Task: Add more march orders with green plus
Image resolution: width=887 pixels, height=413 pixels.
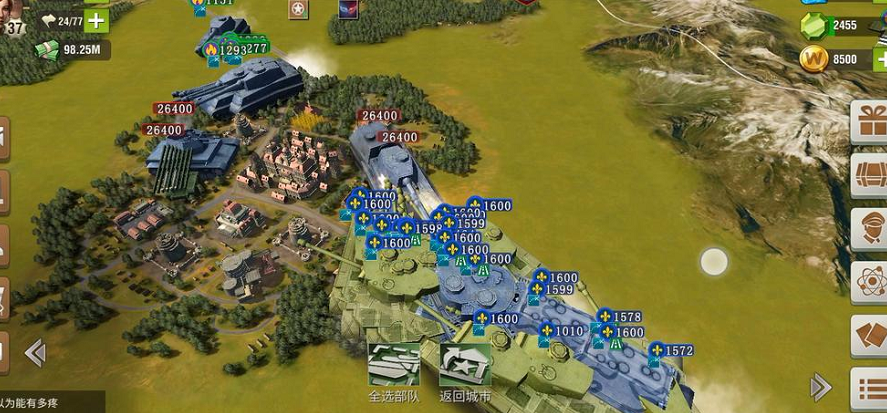Action: click(97, 20)
